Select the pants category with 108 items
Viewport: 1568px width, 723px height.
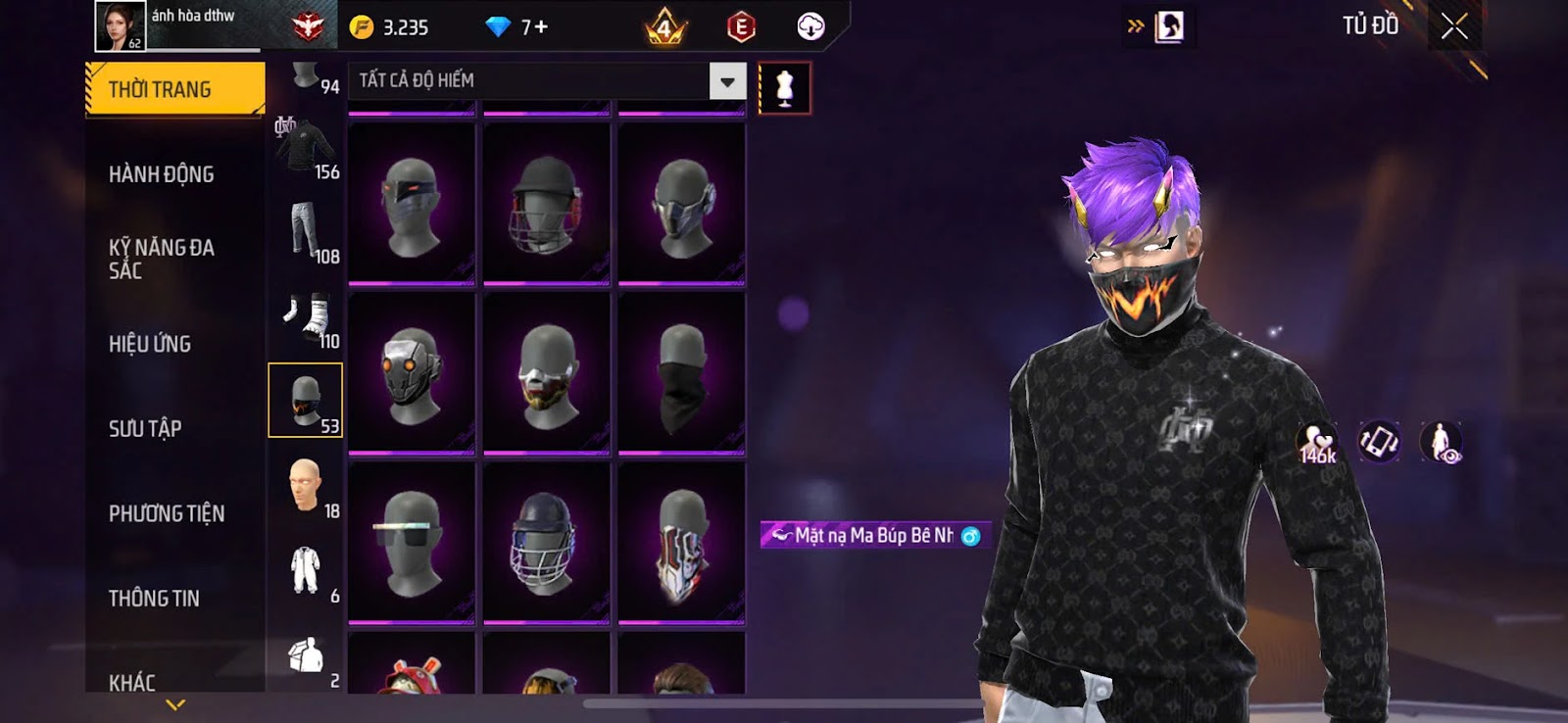tap(306, 230)
